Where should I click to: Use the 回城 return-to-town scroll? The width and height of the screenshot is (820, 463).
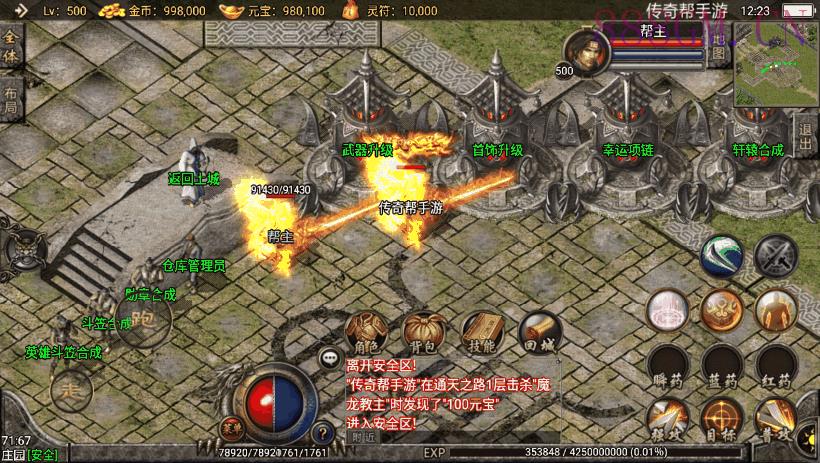coord(537,332)
